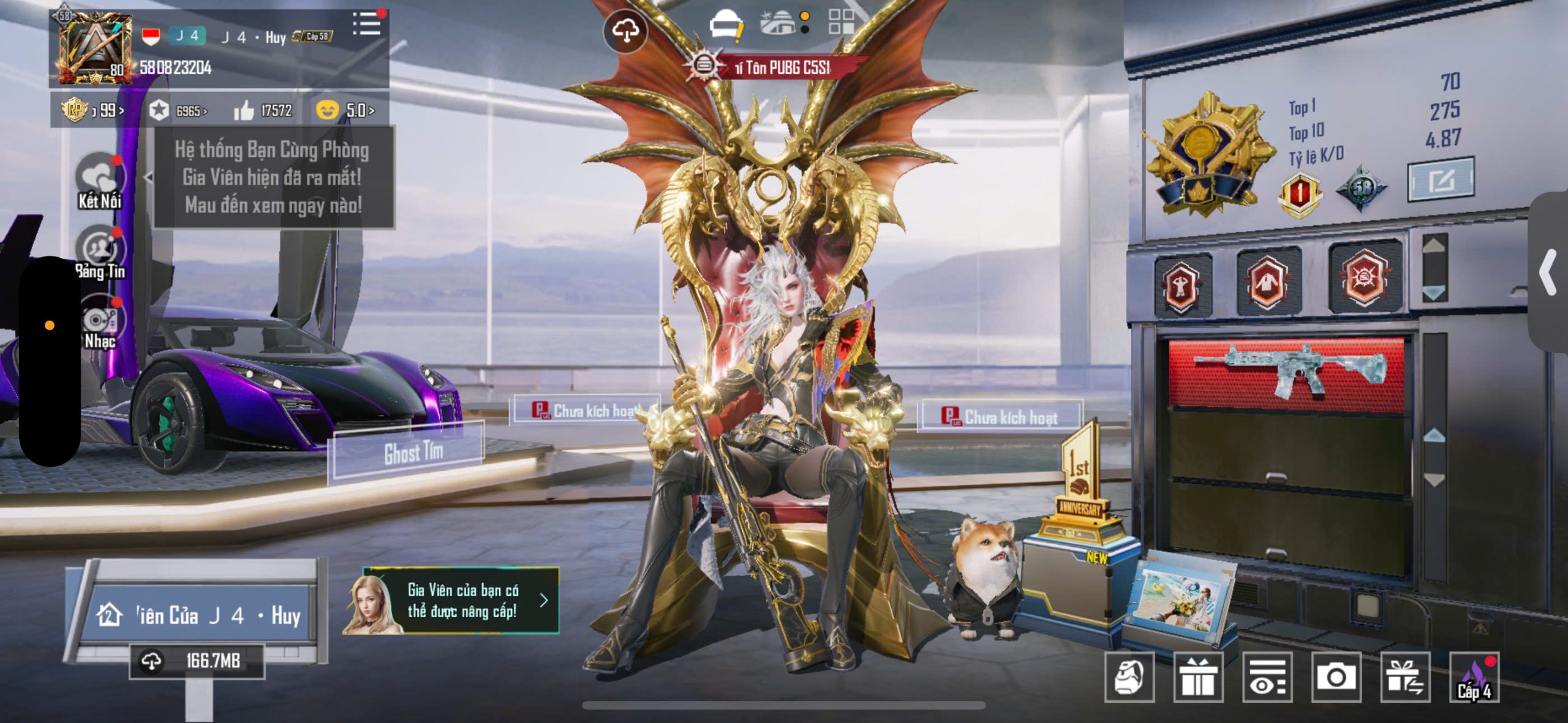
Task: Select the Ghost Tím vehicle label
Action: [x=413, y=454]
